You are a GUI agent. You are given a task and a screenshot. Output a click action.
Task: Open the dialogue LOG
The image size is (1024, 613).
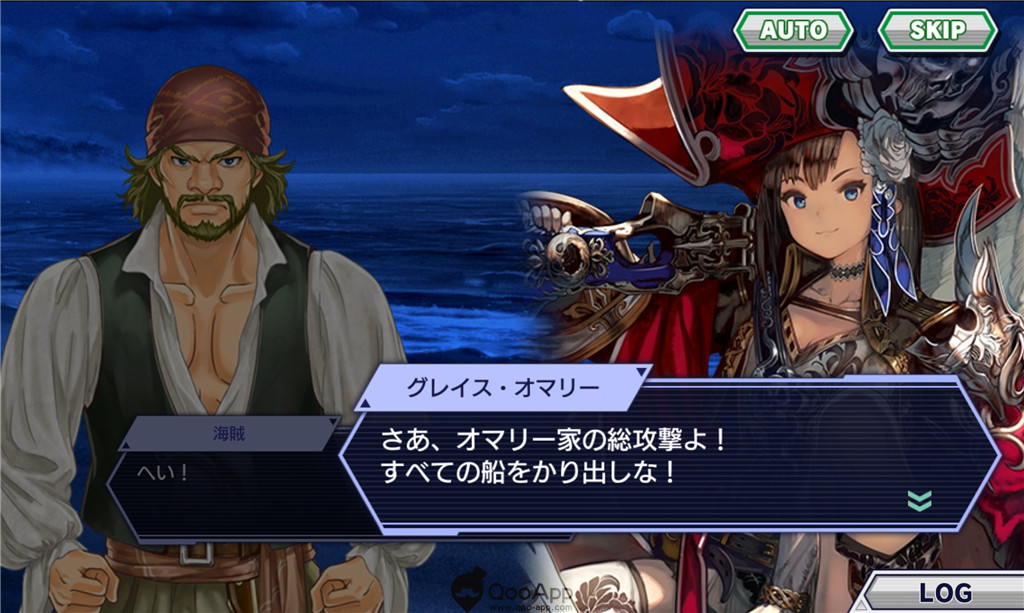click(945, 592)
